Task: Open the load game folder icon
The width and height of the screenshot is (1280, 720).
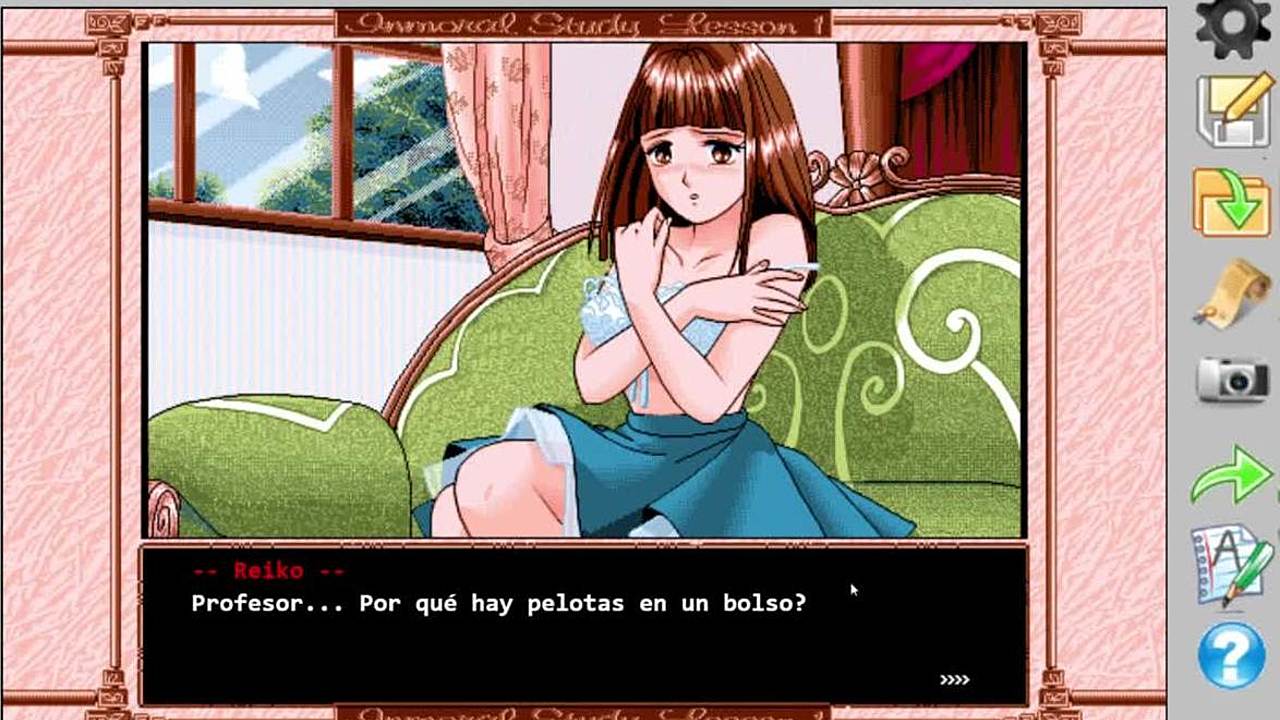Action: tap(1231, 203)
